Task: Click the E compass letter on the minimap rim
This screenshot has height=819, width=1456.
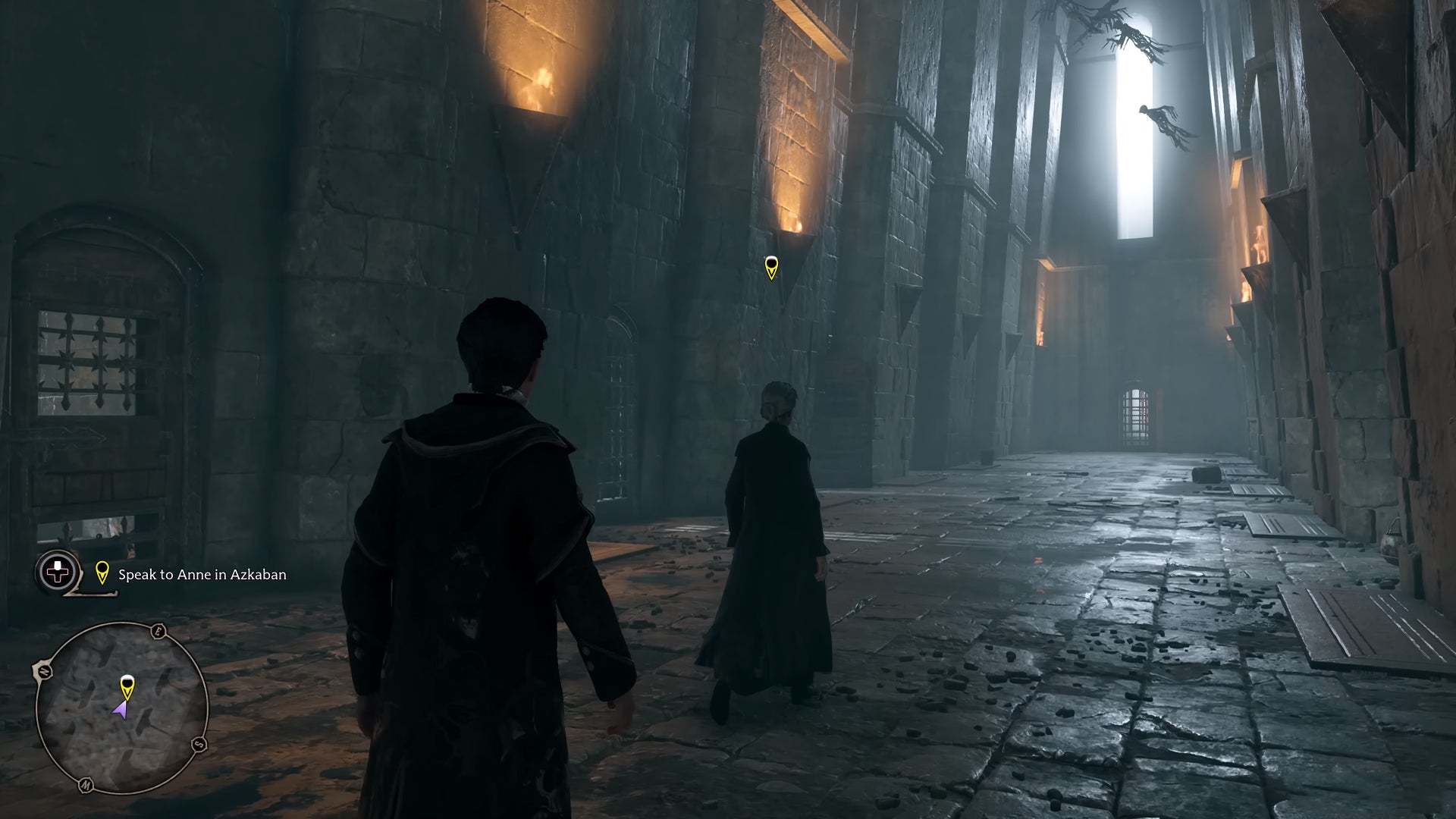Action: point(158,632)
